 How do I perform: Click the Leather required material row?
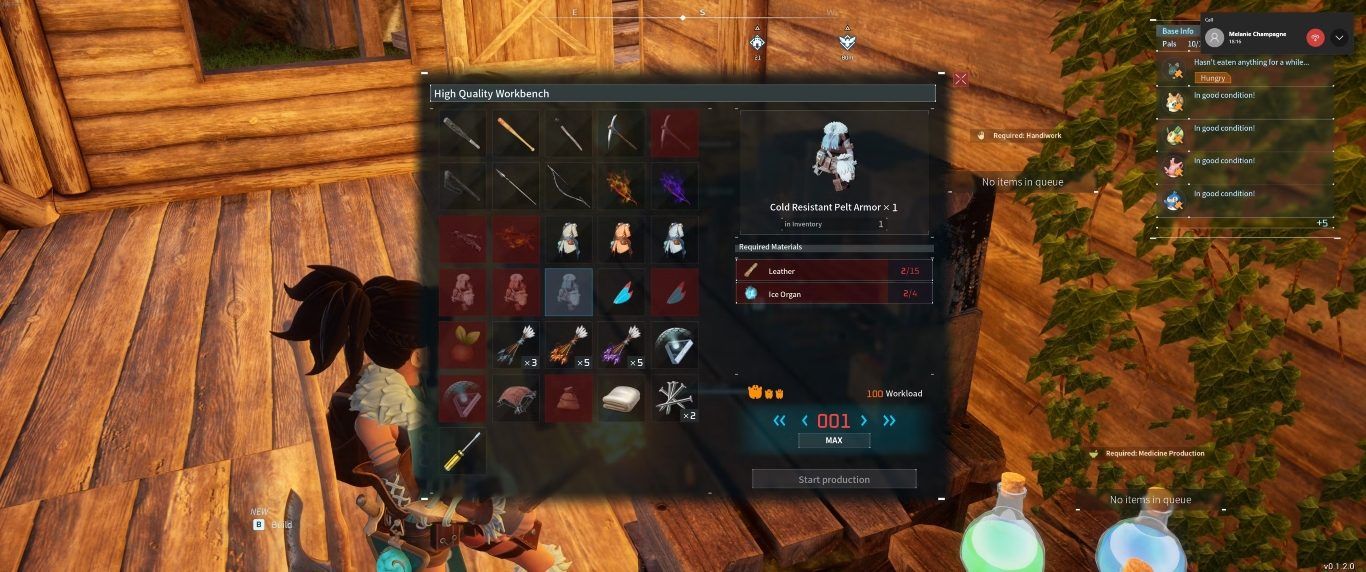point(835,271)
